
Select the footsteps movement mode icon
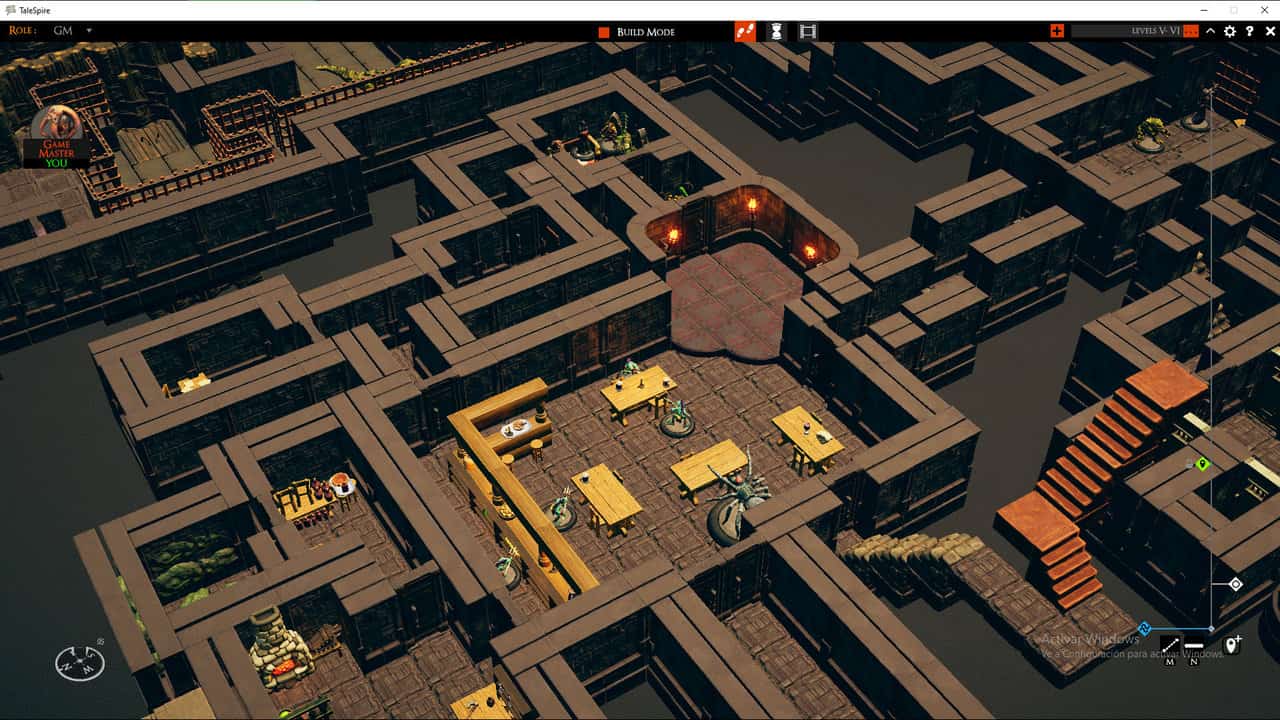click(745, 31)
